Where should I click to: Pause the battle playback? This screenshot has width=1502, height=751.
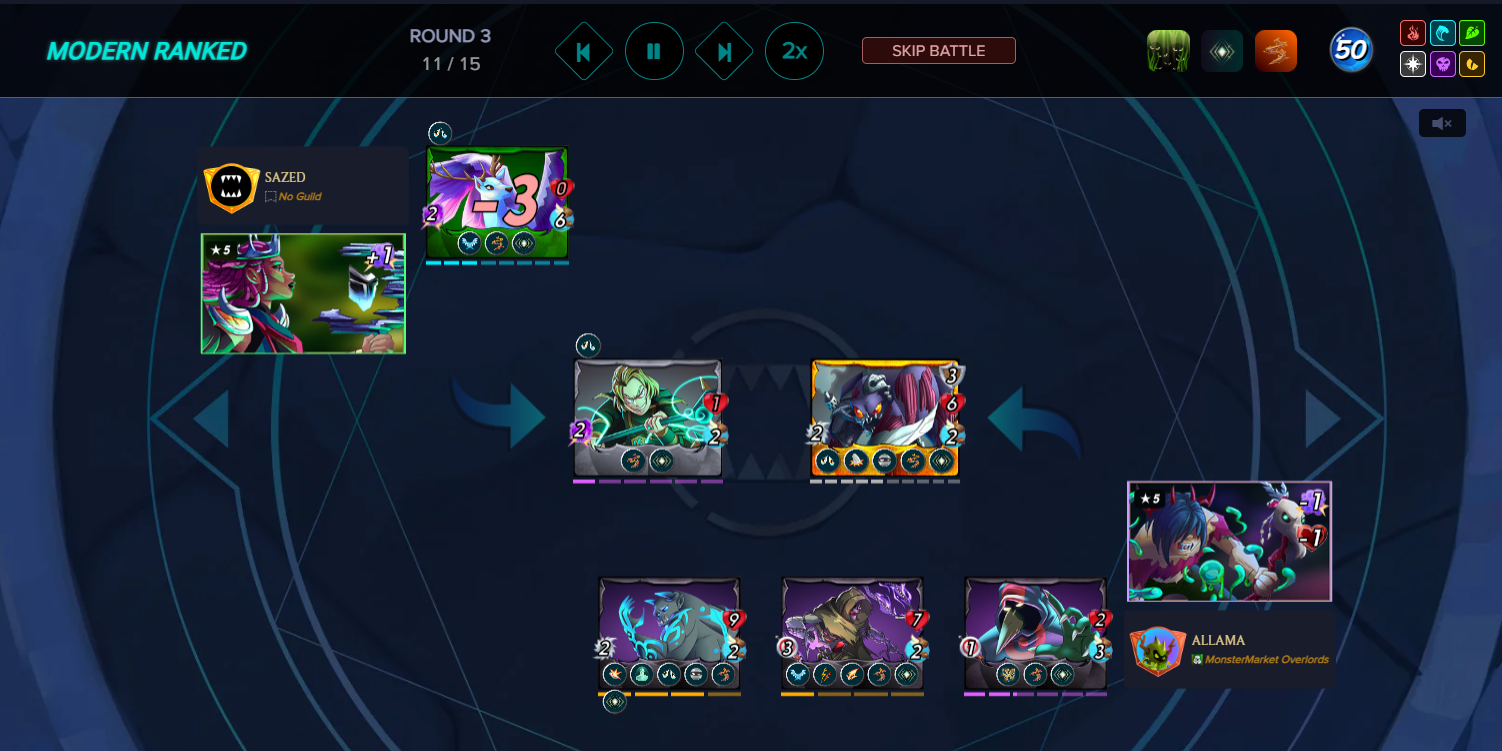654,50
